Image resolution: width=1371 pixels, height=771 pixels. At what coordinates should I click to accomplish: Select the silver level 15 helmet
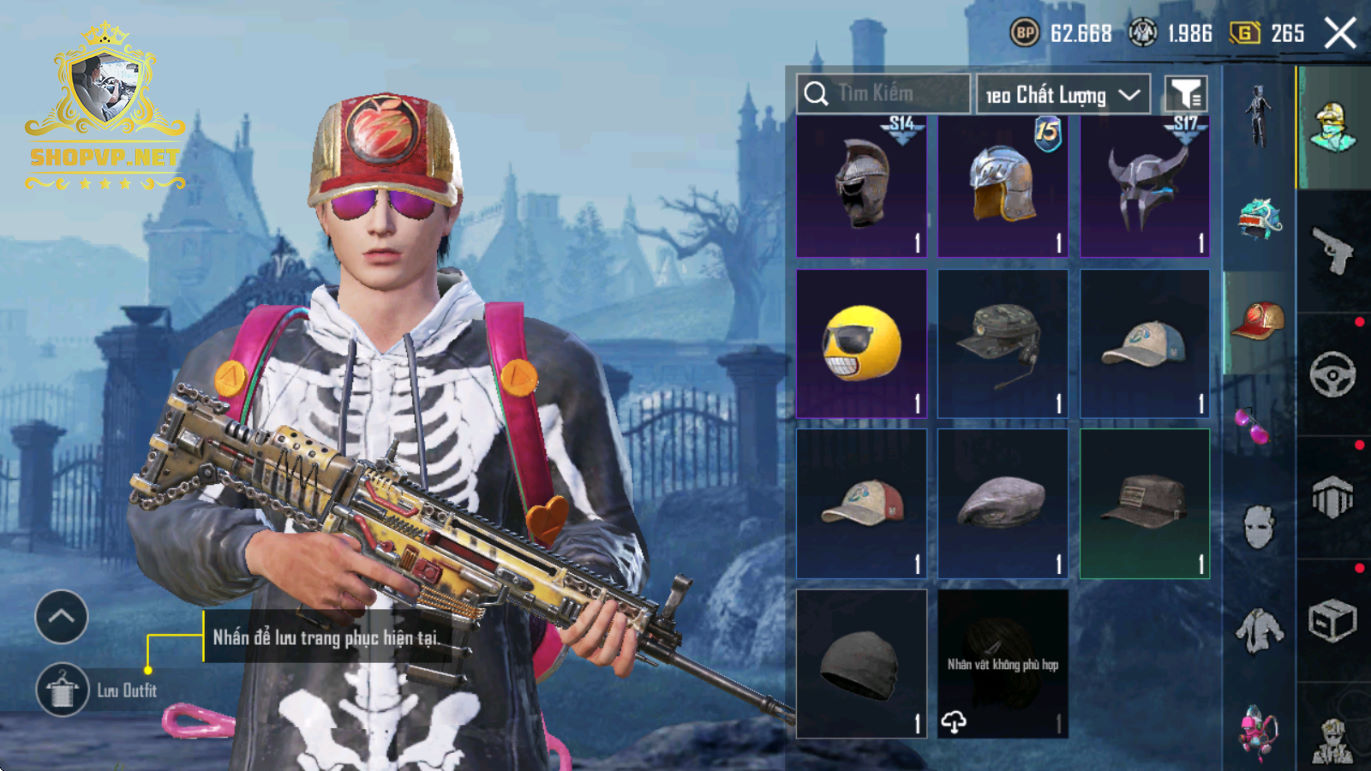point(1003,186)
